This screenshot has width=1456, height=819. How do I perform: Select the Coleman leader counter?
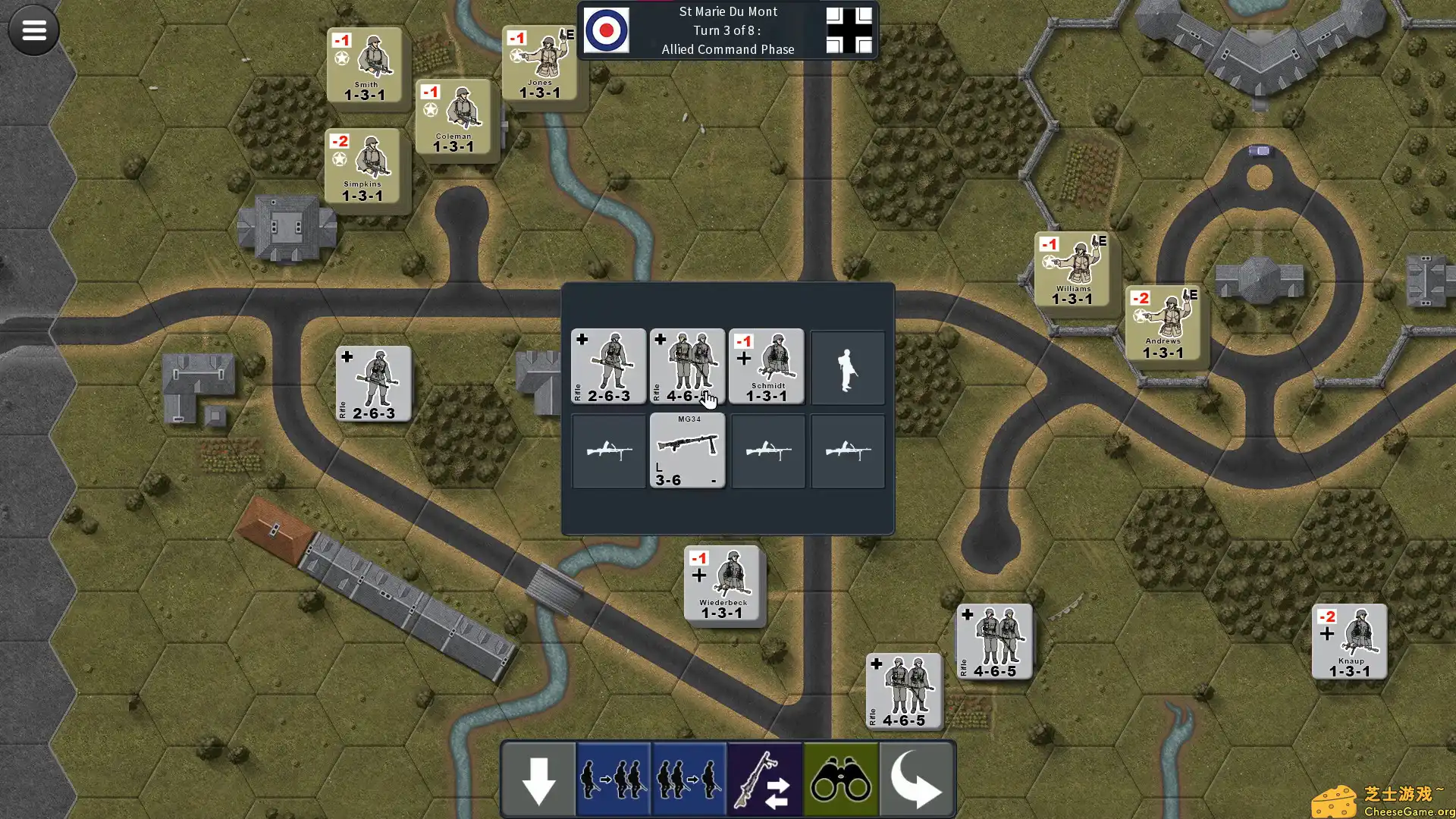tap(453, 118)
